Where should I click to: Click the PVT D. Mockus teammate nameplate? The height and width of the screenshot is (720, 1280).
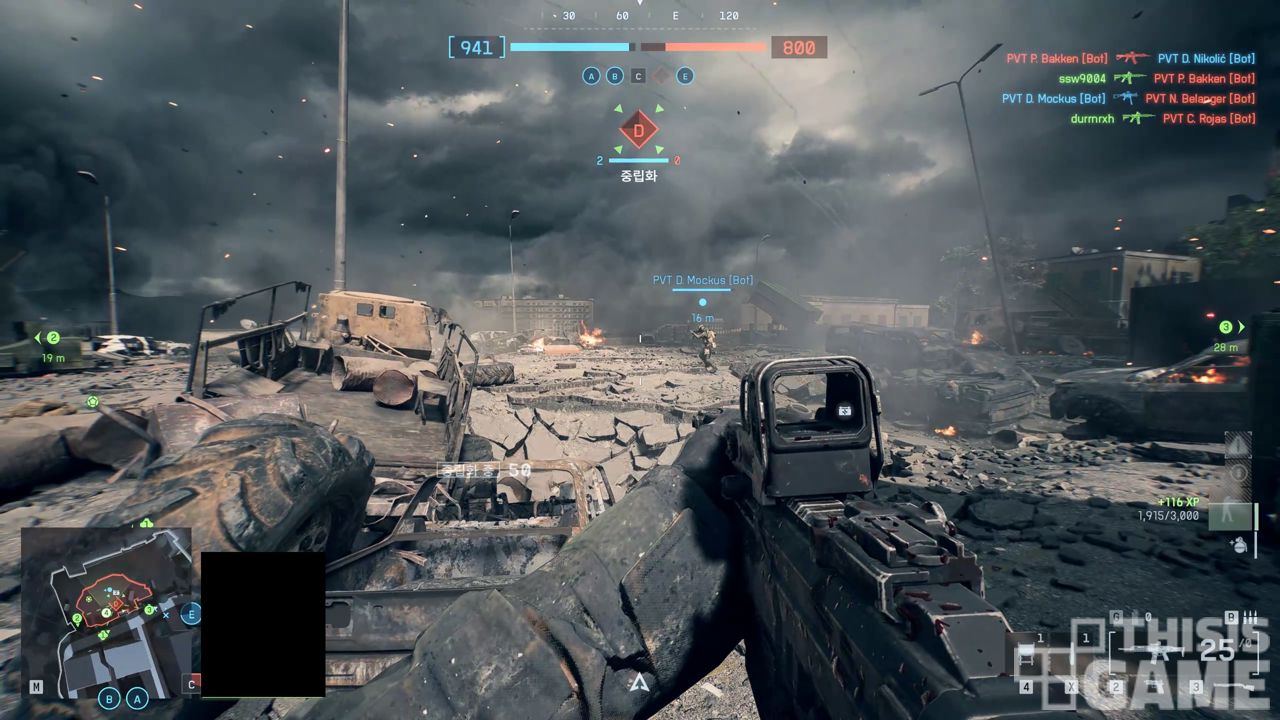tap(702, 281)
